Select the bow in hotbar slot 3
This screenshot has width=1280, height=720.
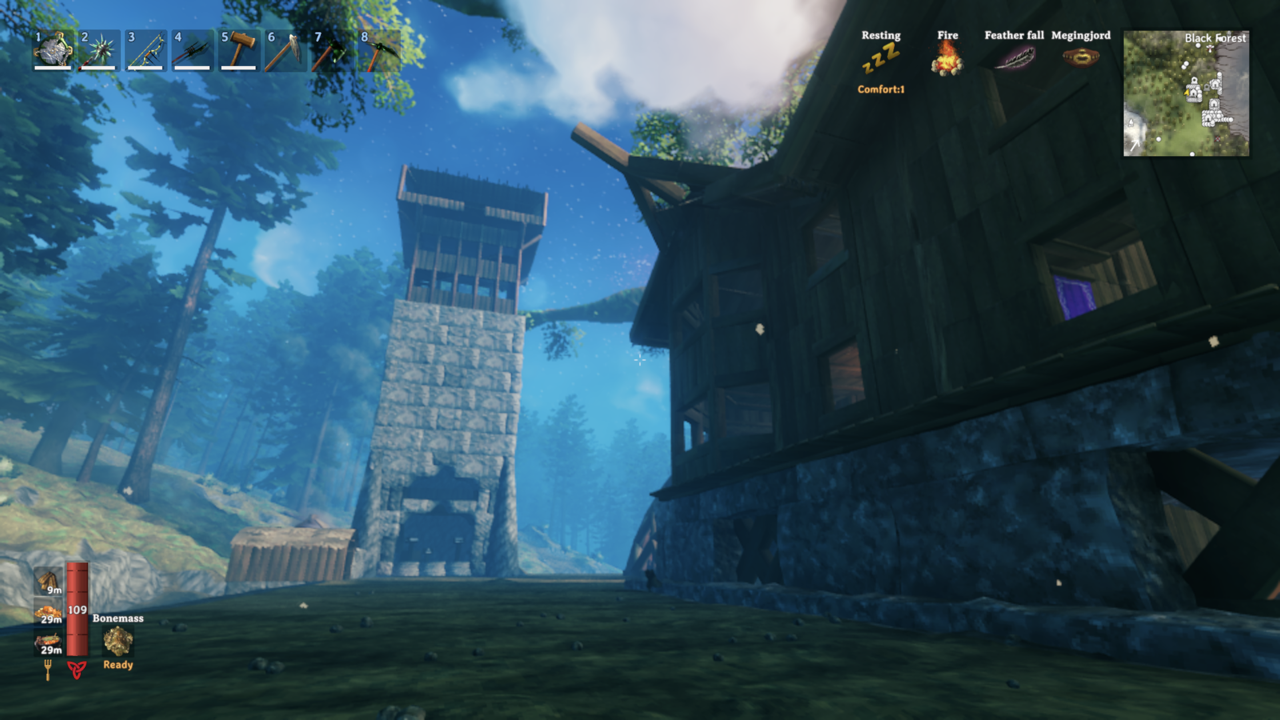tap(145, 50)
